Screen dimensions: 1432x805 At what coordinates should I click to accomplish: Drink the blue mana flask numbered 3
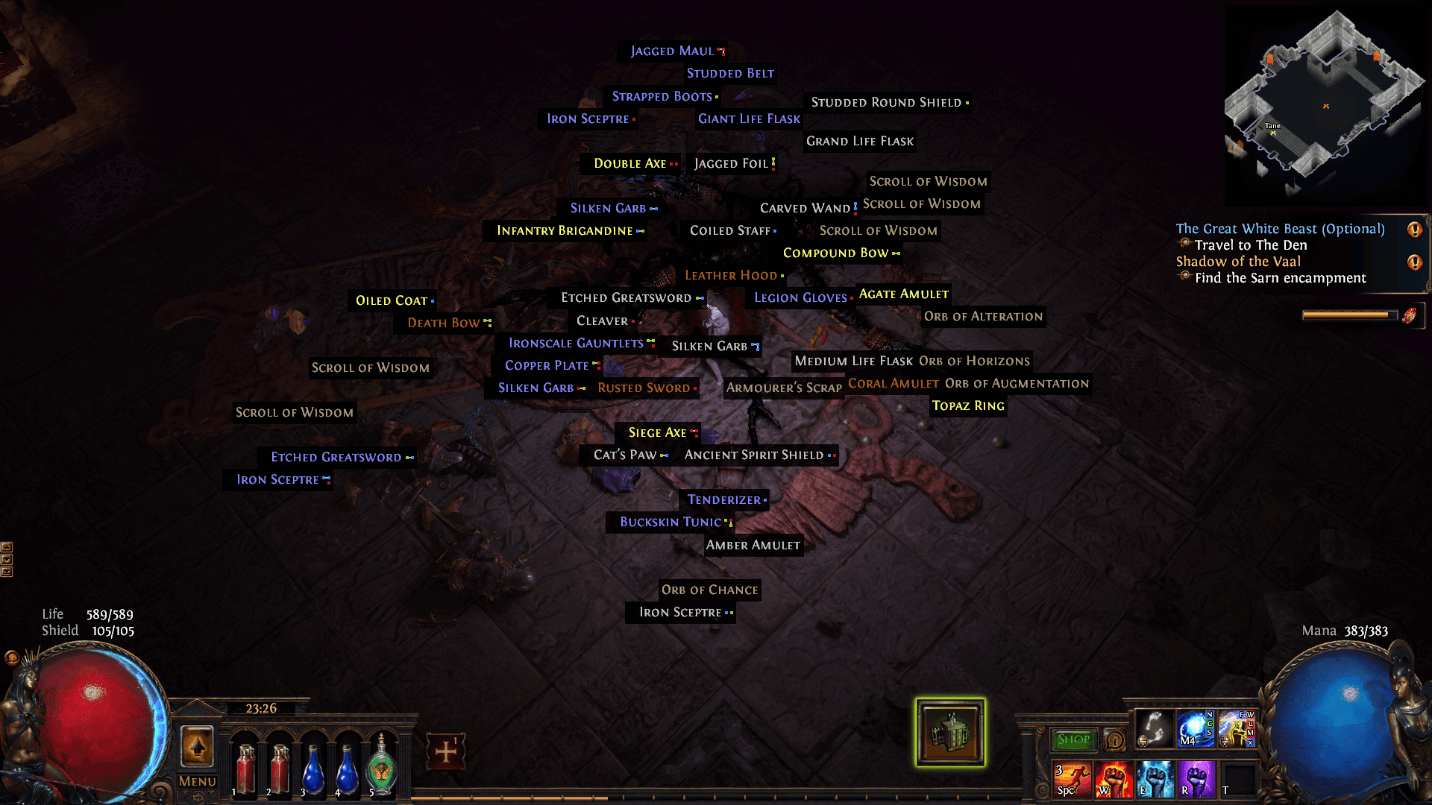click(x=314, y=768)
